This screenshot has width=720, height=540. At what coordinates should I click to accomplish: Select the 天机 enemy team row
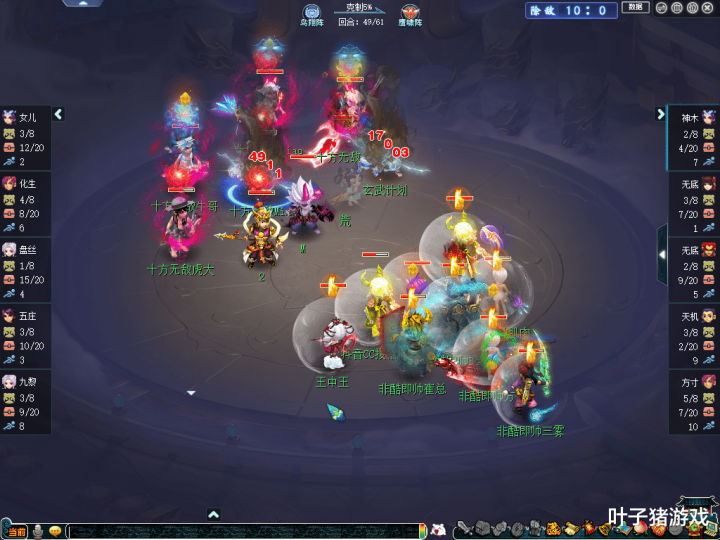[694, 335]
